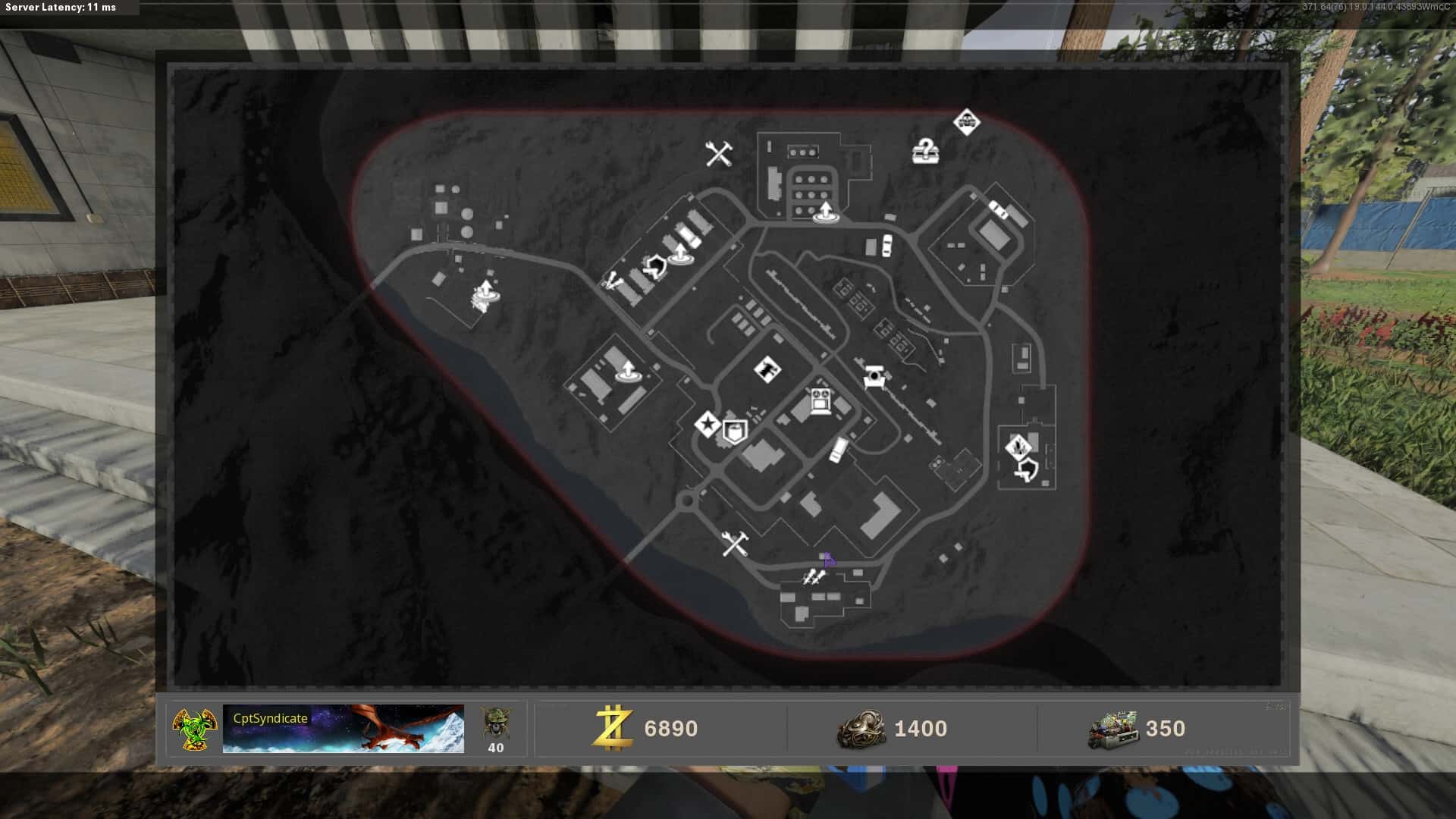This screenshot has width=1456, height=819.
Task: Select the level 40 rank icon
Action: coord(496,730)
